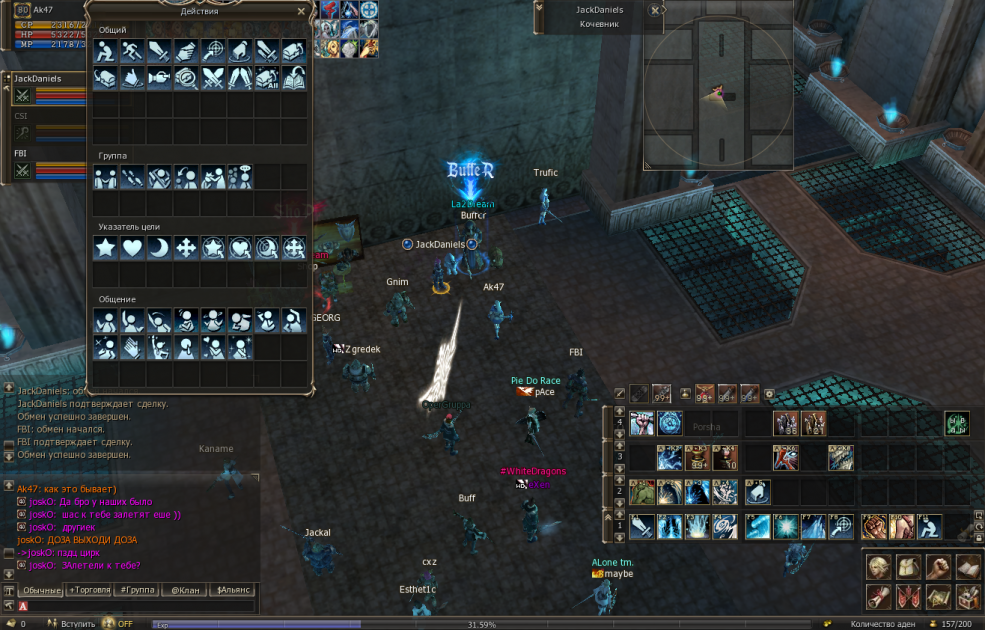This screenshot has width=985, height=630.
Task: Choose the star target marker
Action: tap(106, 247)
